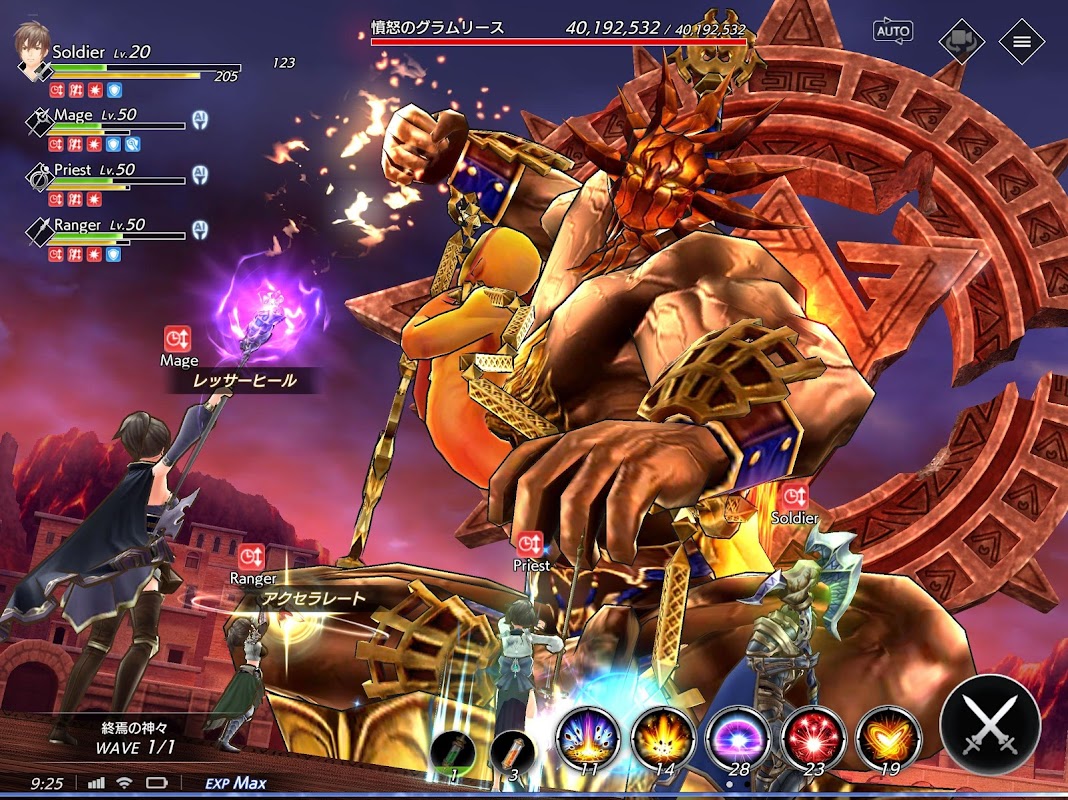Image resolution: width=1068 pixels, height=800 pixels.
Task: Use the green potion item
Action: (x=455, y=754)
